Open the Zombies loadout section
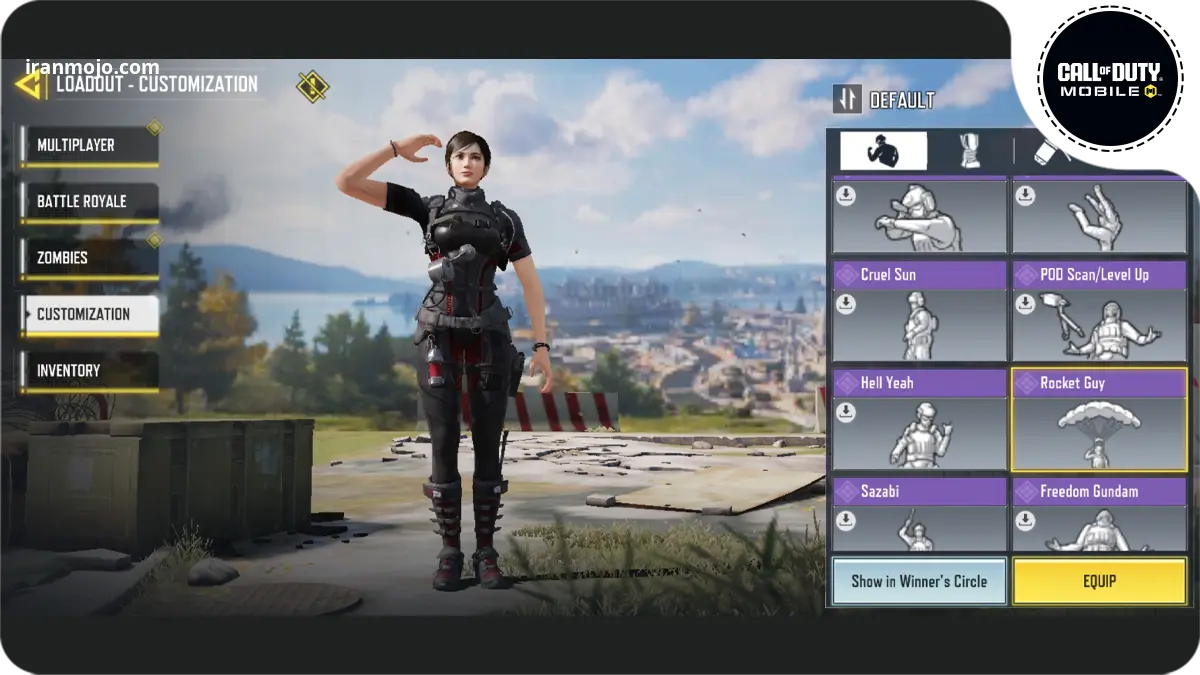 (x=89, y=258)
